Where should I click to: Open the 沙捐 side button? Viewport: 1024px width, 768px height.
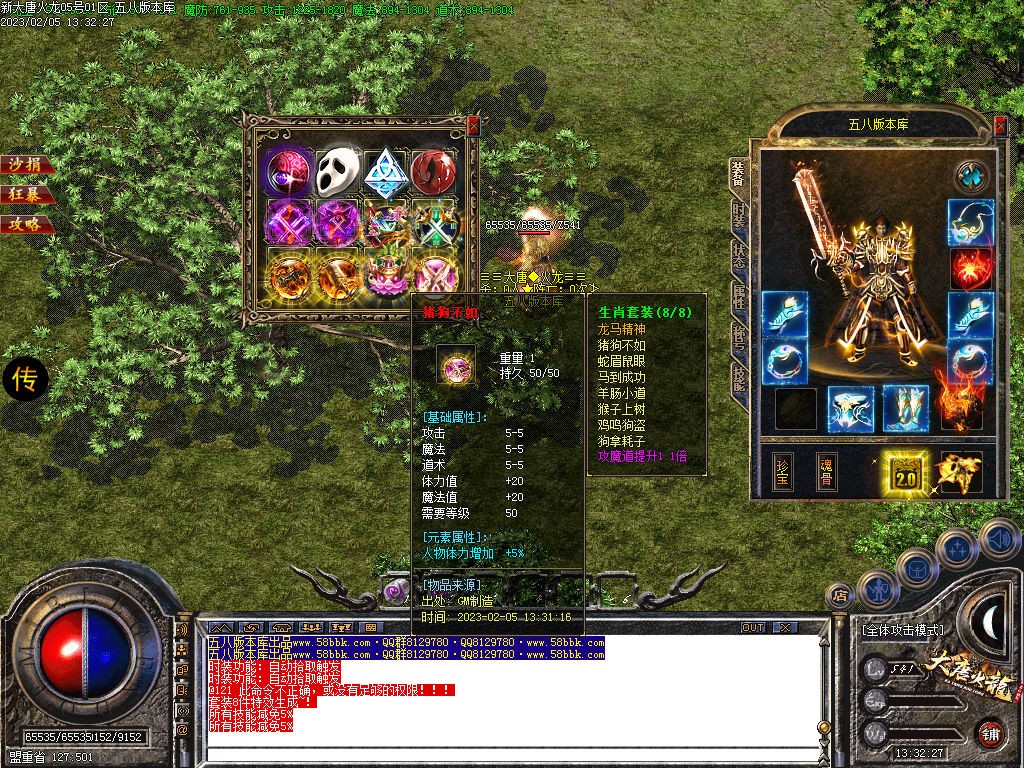(24, 165)
